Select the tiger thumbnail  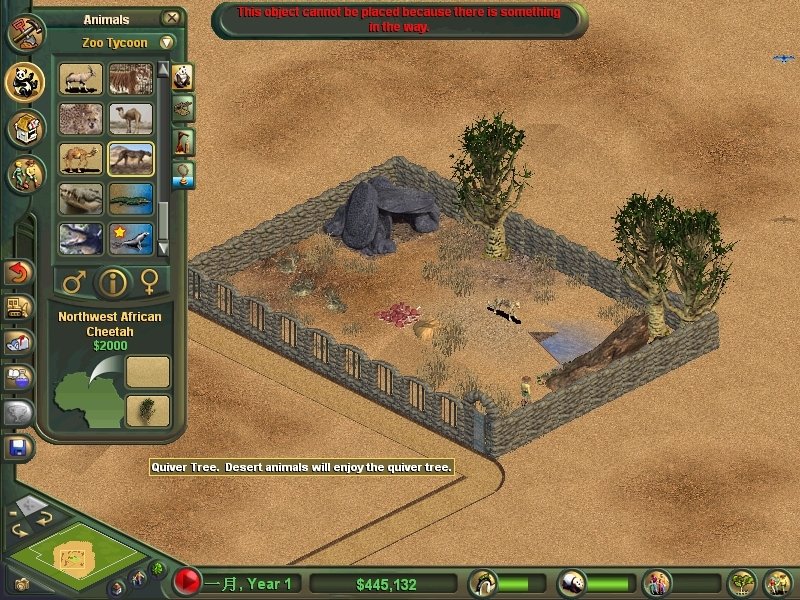(131, 78)
